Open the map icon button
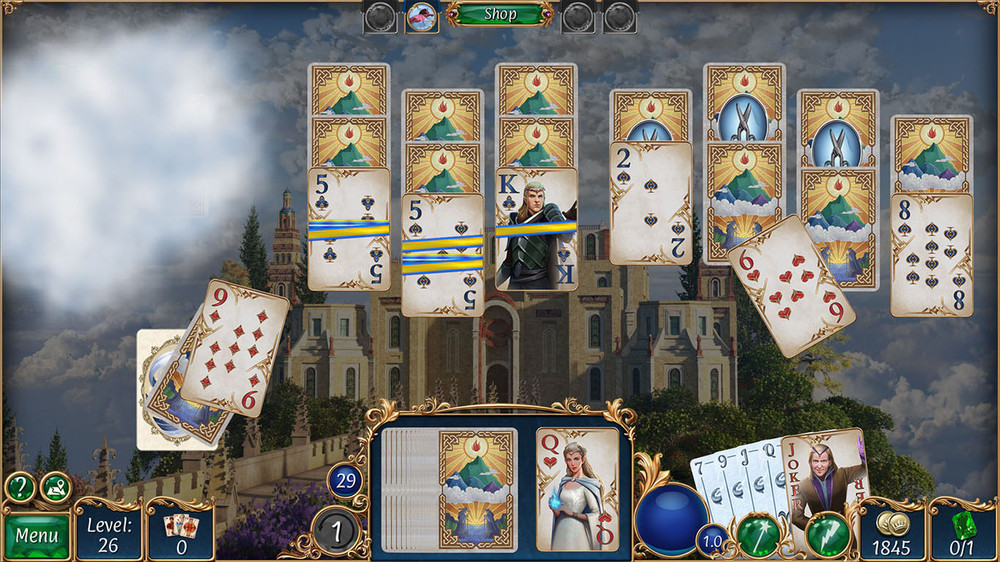The width and height of the screenshot is (1000, 562). [55, 487]
